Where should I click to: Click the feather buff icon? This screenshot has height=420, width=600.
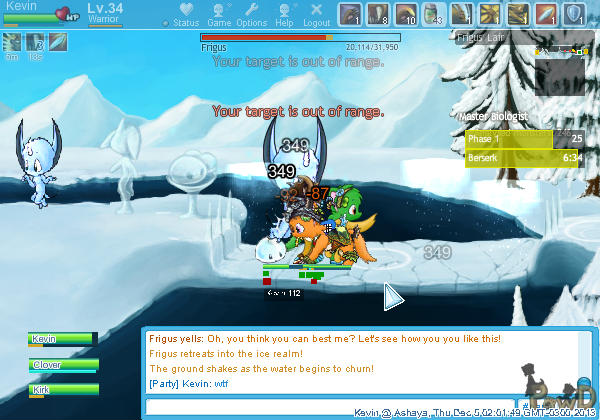[x=58, y=42]
